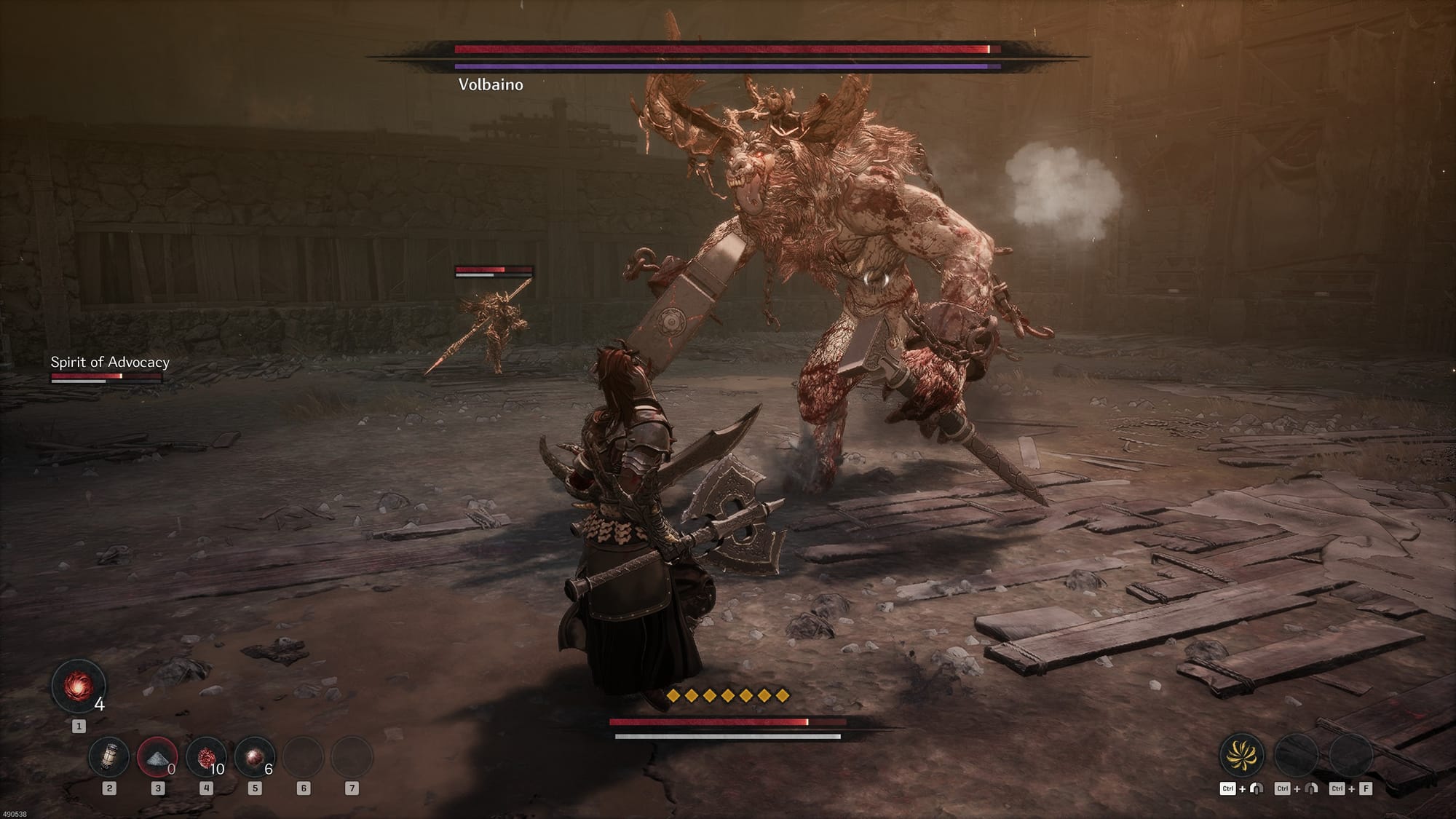Screen dimensions: 1456x819
Task: Select the grey powder pile slot
Action: coord(157,757)
